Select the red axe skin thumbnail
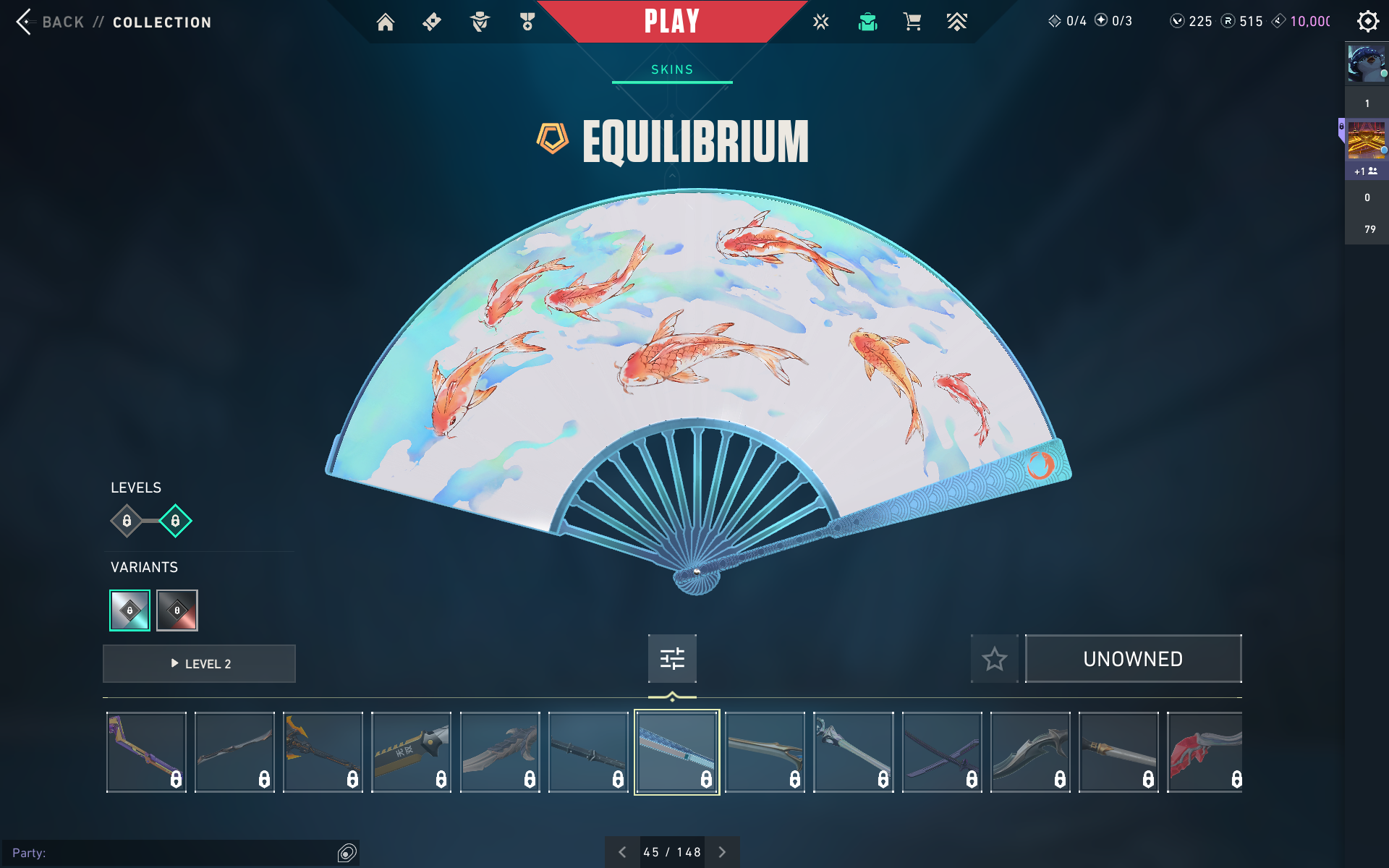Image resolution: width=1389 pixels, height=868 pixels. tap(1205, 752)
